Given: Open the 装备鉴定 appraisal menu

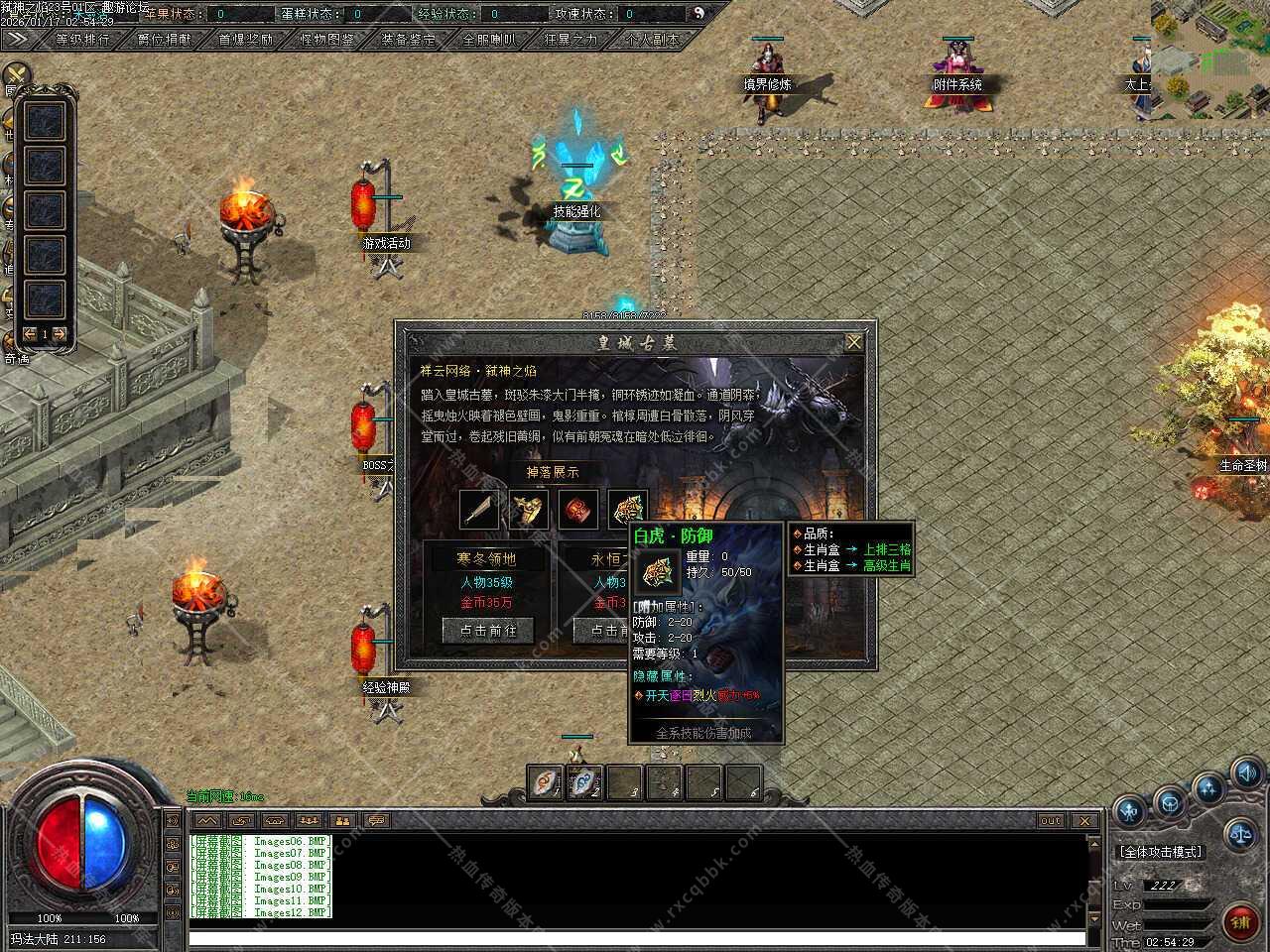Looking at the screenshot, I should click(409, 40).
